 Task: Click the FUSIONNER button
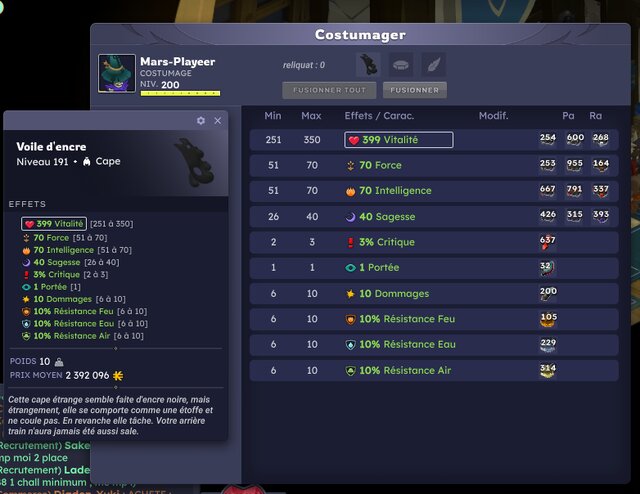click(414, 90)
